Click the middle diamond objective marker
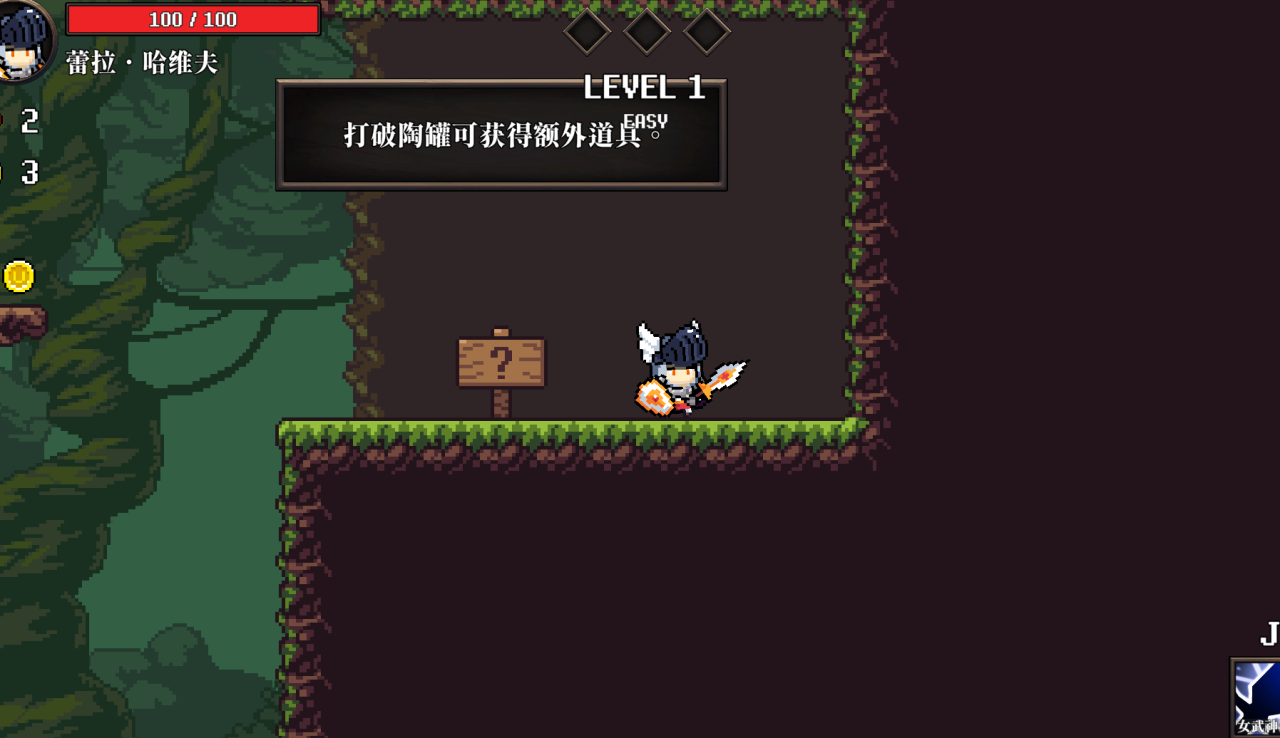1280x738 pixels. click(x=646, y=31)
